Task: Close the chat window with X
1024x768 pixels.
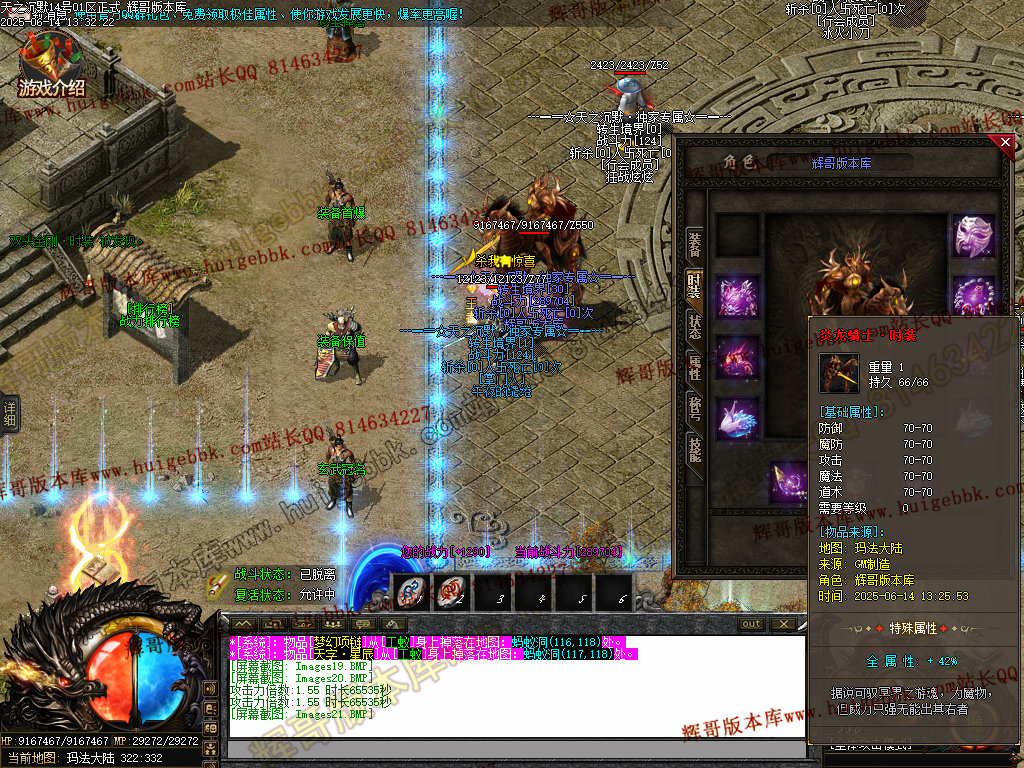Action: click(784, 624)
